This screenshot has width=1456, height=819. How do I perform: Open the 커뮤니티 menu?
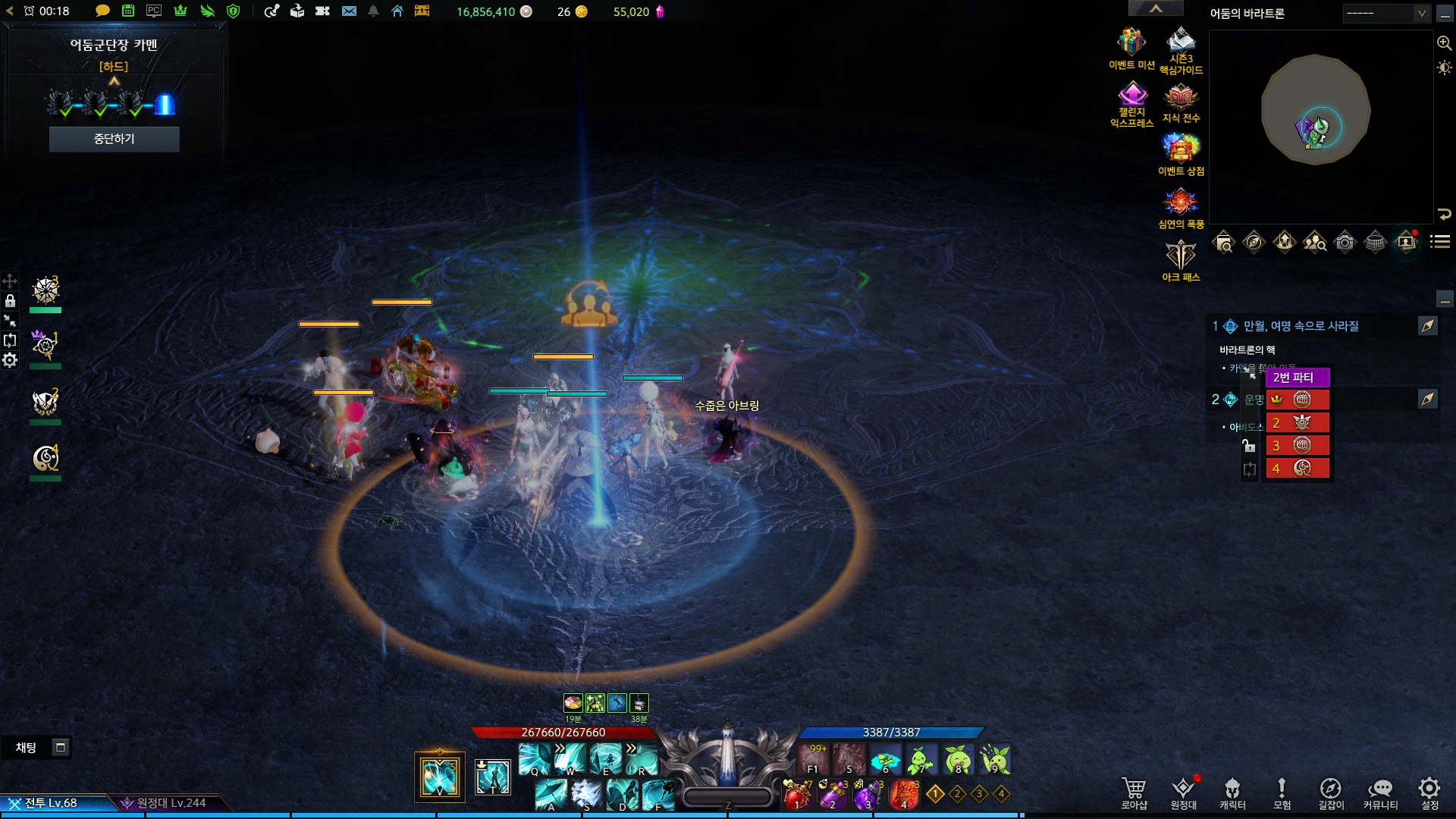coord(1380,792)
